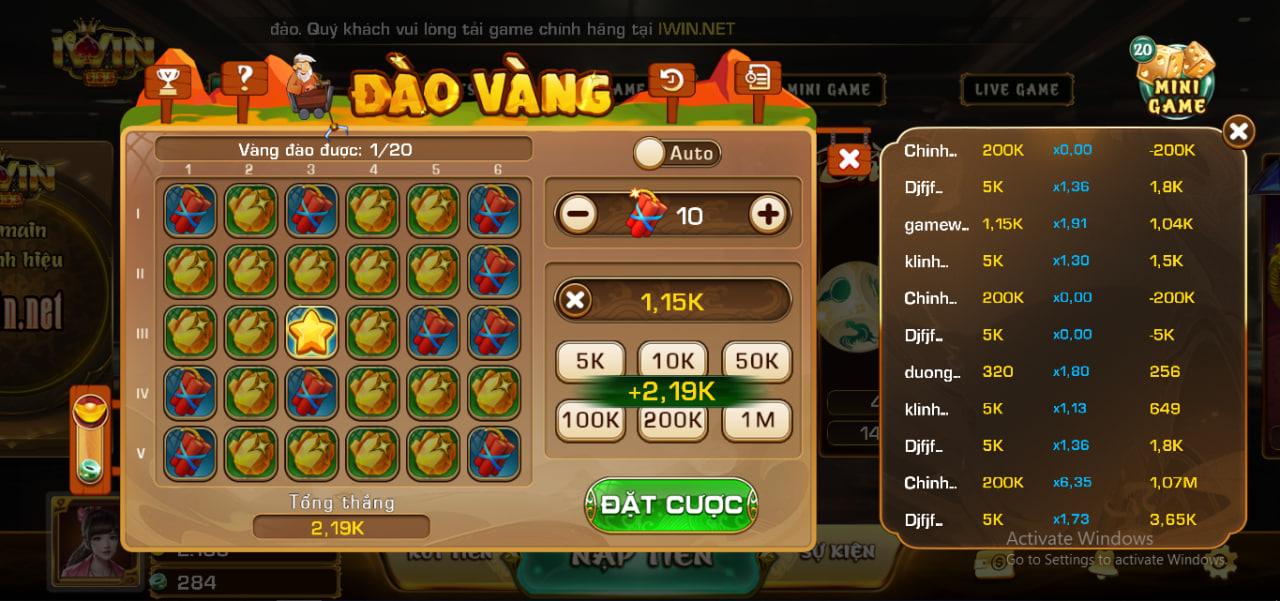Choose the 100K bet chip
1280x601 pixels.
coord(590,420)
